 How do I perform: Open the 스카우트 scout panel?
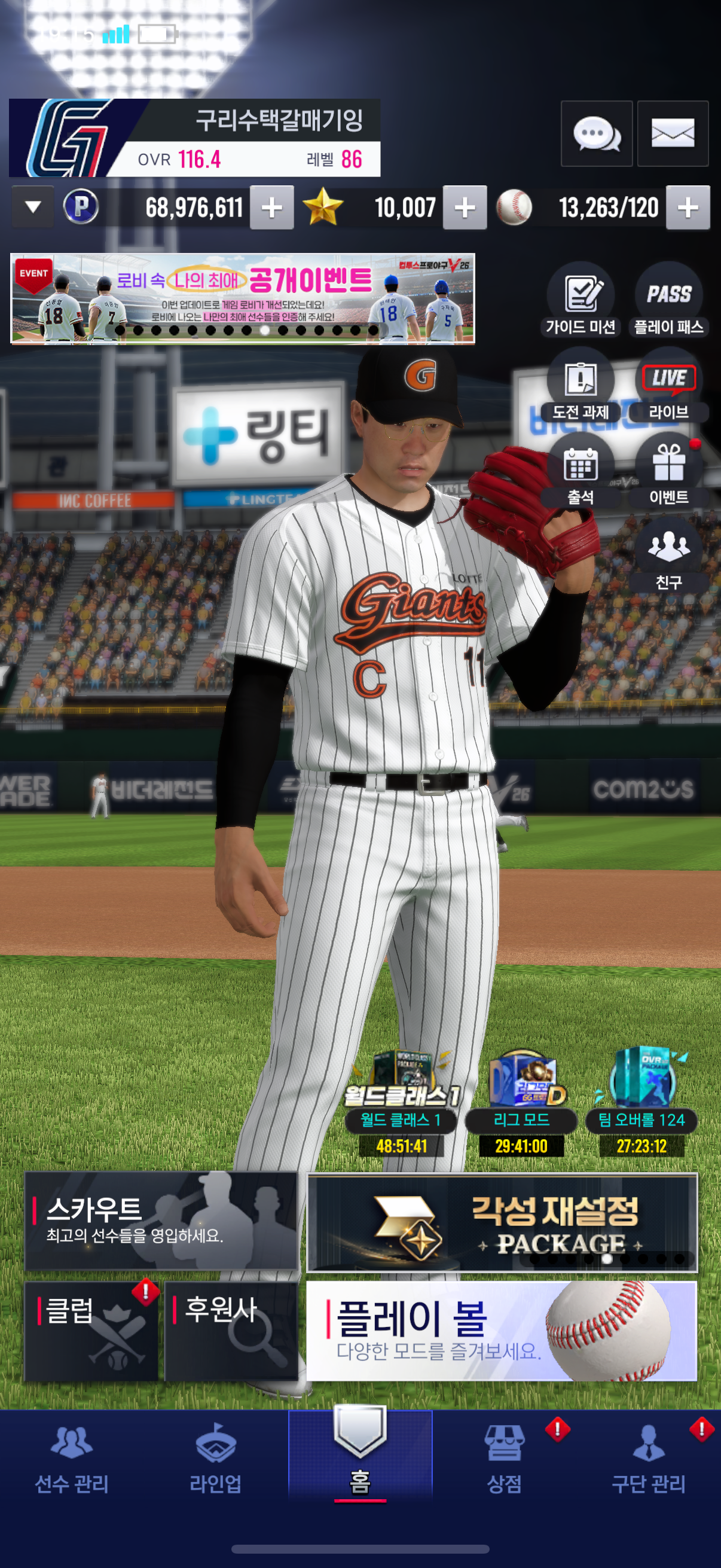[x=161, y=1221]
